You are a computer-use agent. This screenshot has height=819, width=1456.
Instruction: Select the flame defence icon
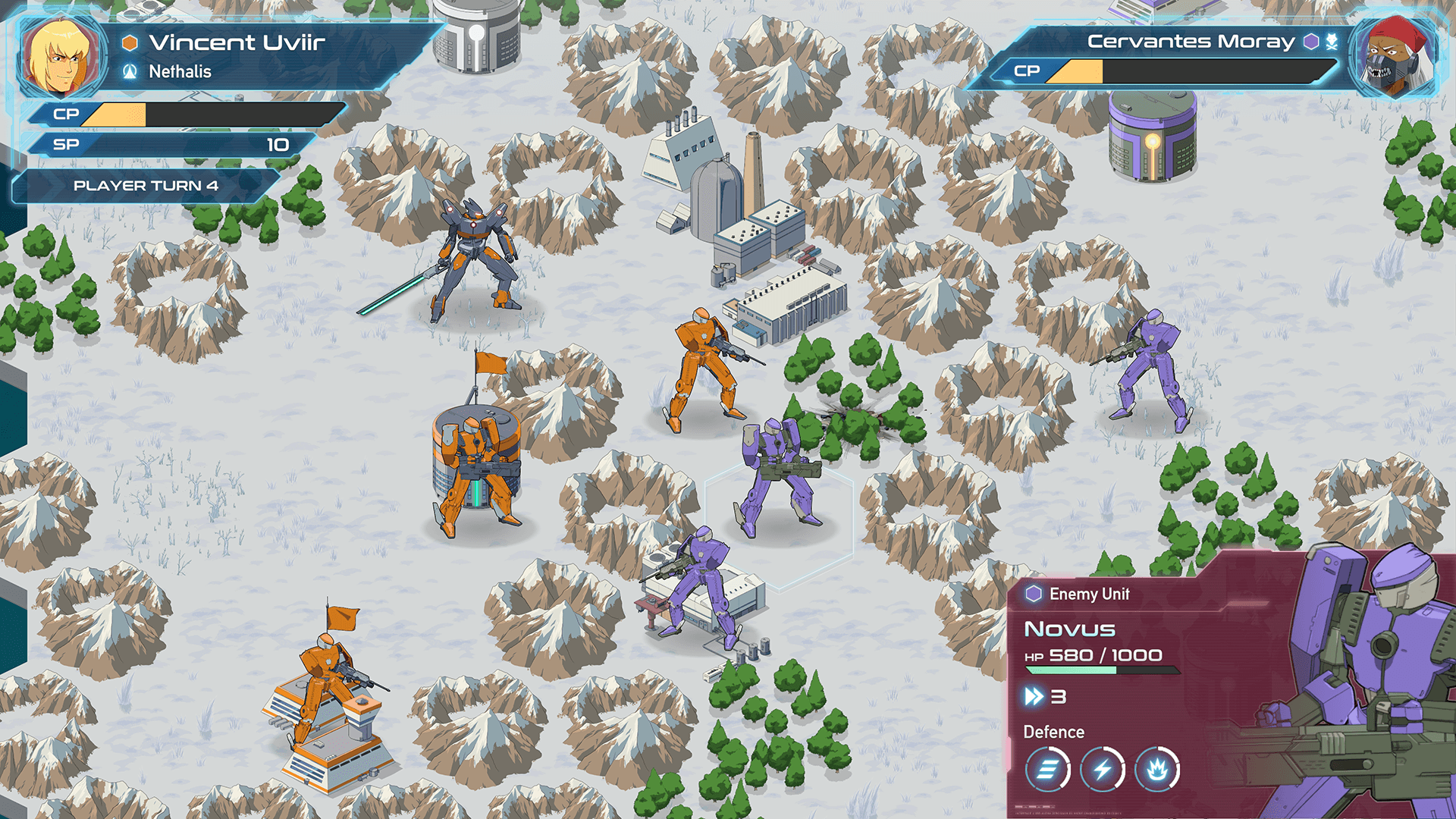pyautogui.click(x=1156, y=770)
